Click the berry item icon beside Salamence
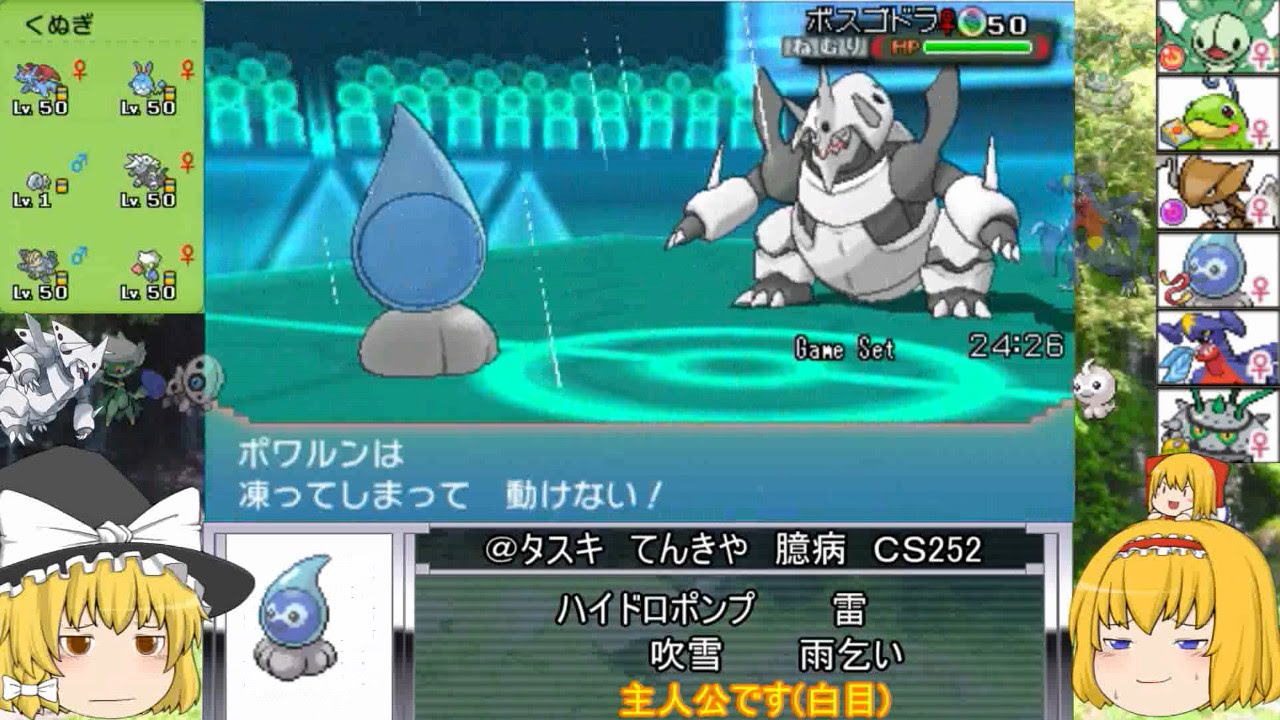 point(62,91)
